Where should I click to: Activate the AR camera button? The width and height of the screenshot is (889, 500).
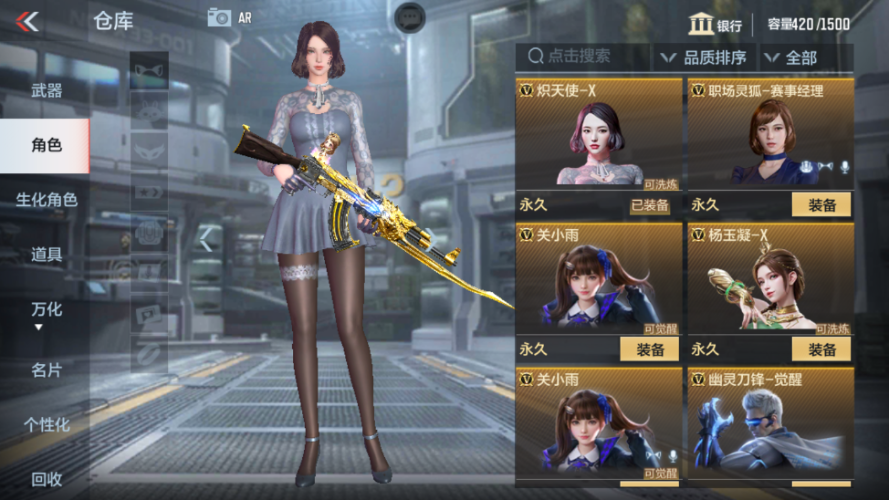coord(229,17)
